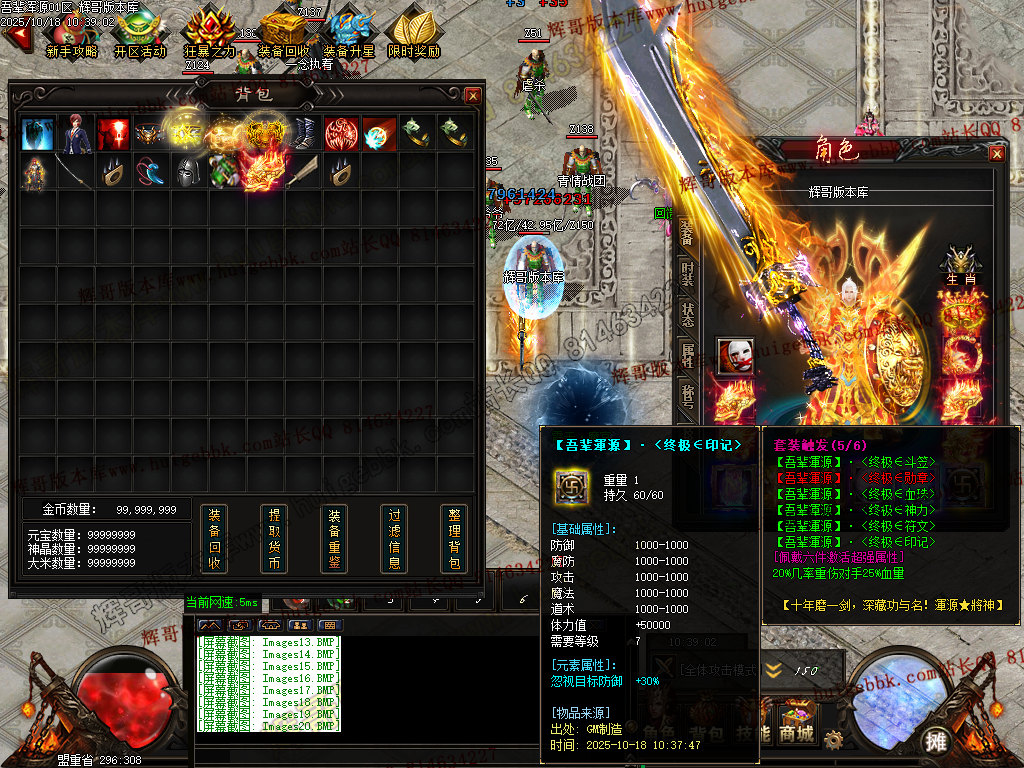Close the 背包 backpack window
The image size is (1024, 768).
coord(473,95)
